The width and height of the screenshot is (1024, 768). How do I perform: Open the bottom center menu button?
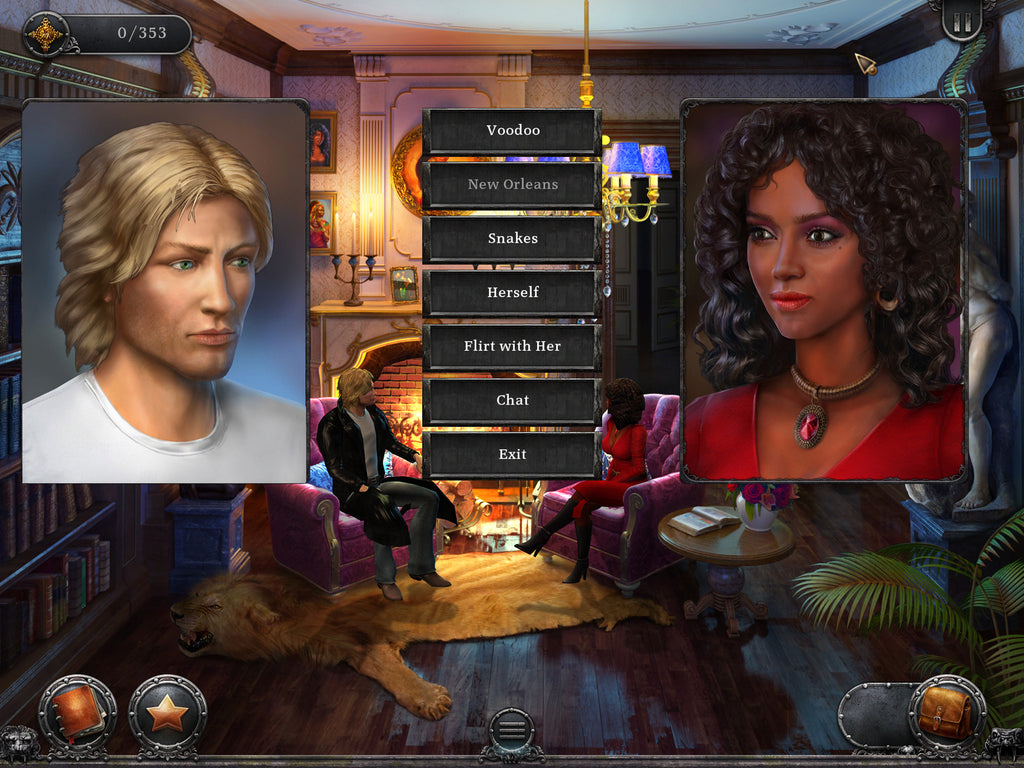[x=511, y=729]
